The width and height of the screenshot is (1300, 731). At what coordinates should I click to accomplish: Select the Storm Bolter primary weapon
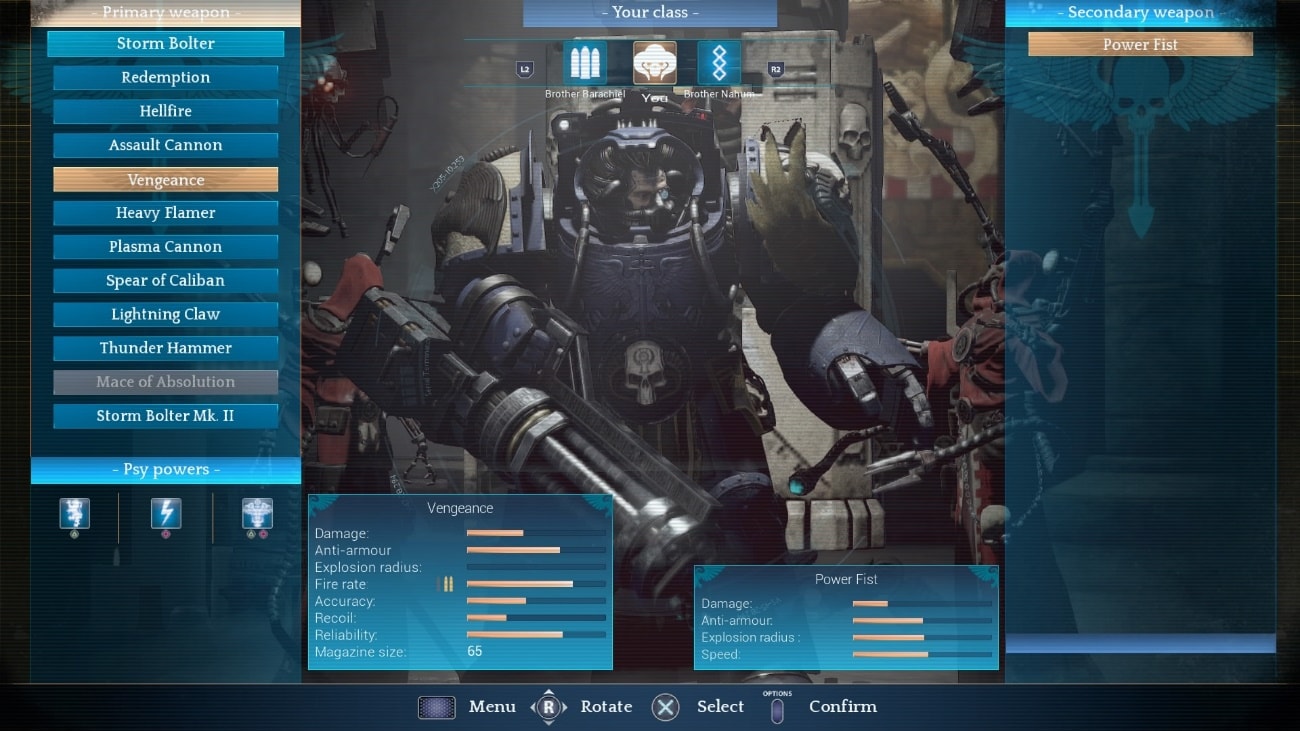(165, 44)
